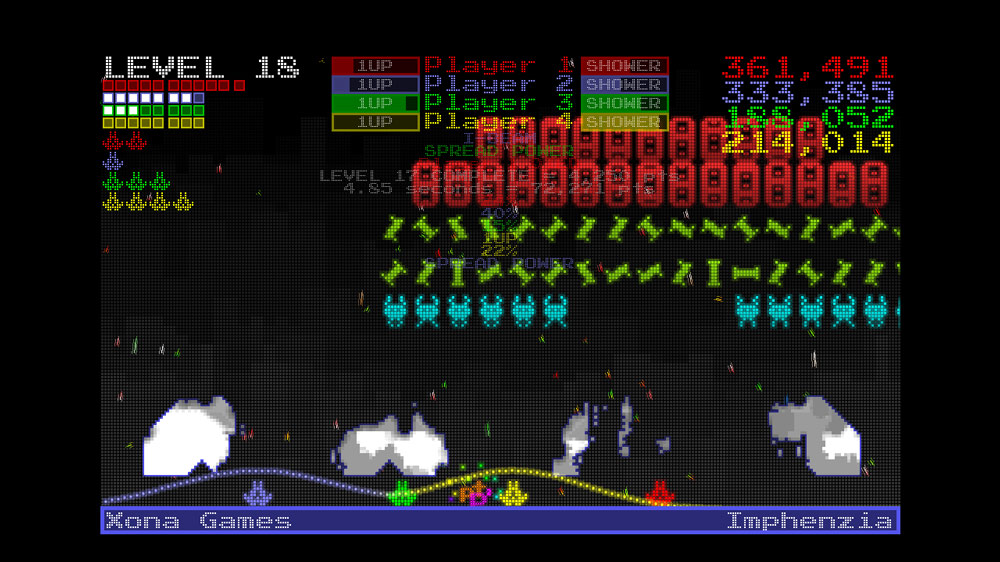1000x562 pixels.
Task: Select Player 2's blue 1UP power slot
Action: [375, 85]
